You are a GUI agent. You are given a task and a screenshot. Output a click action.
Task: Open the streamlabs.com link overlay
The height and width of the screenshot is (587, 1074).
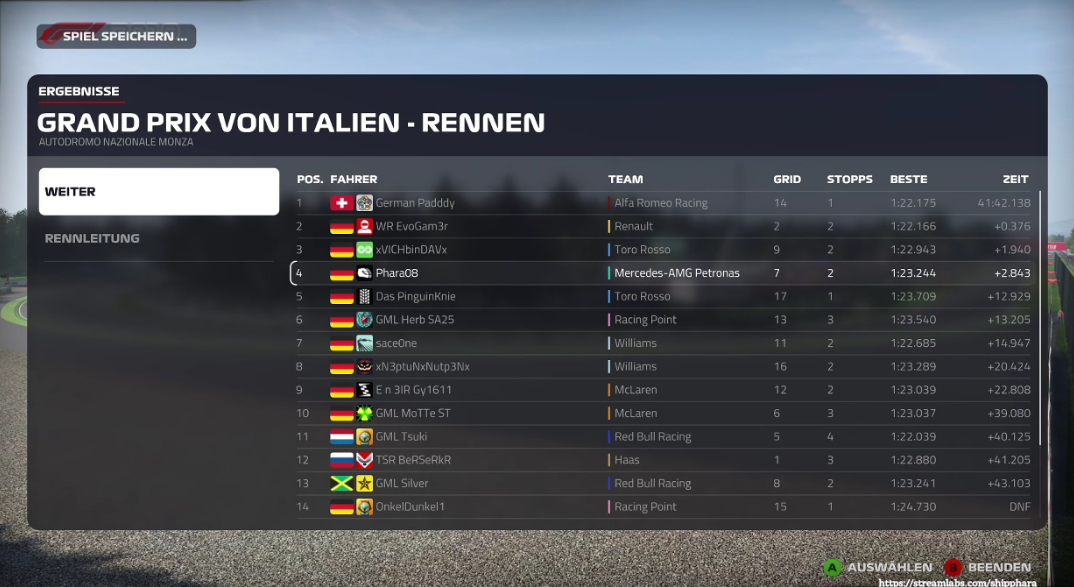[958, 582]
